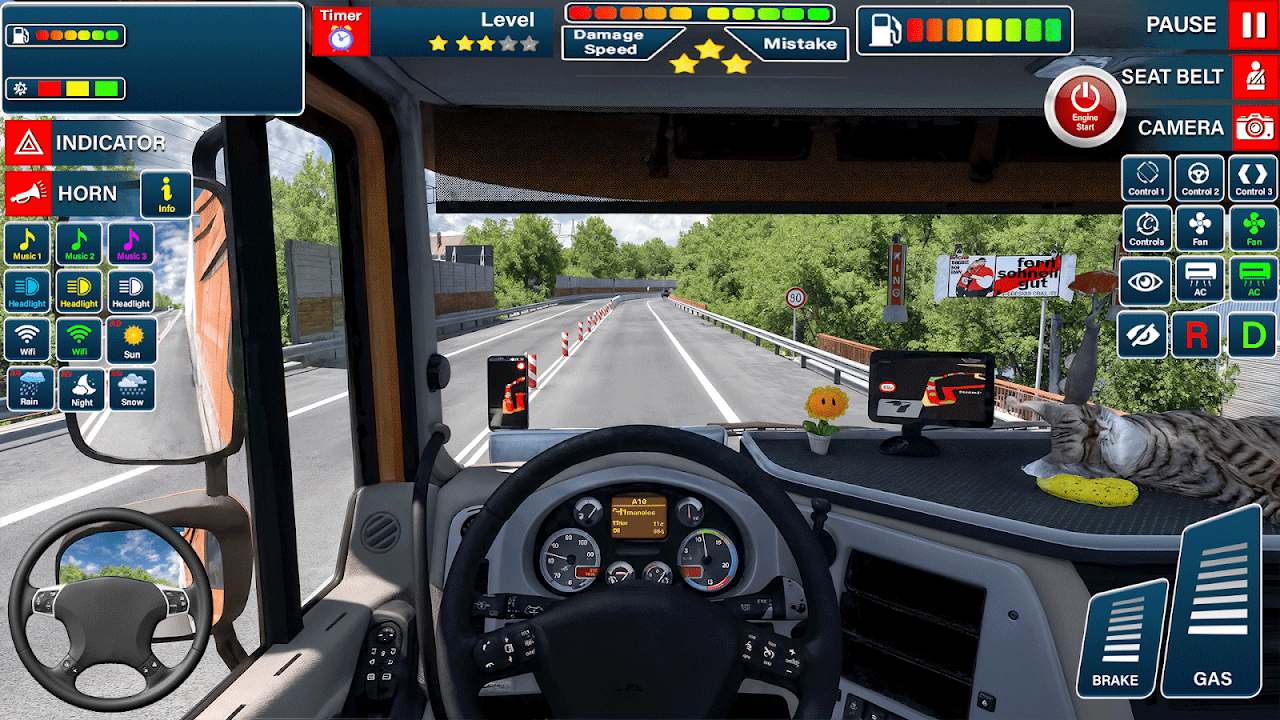Tap the BRAKE pedal
Viewport: 1280px width, 720px height.
(x=1120, y=640)
